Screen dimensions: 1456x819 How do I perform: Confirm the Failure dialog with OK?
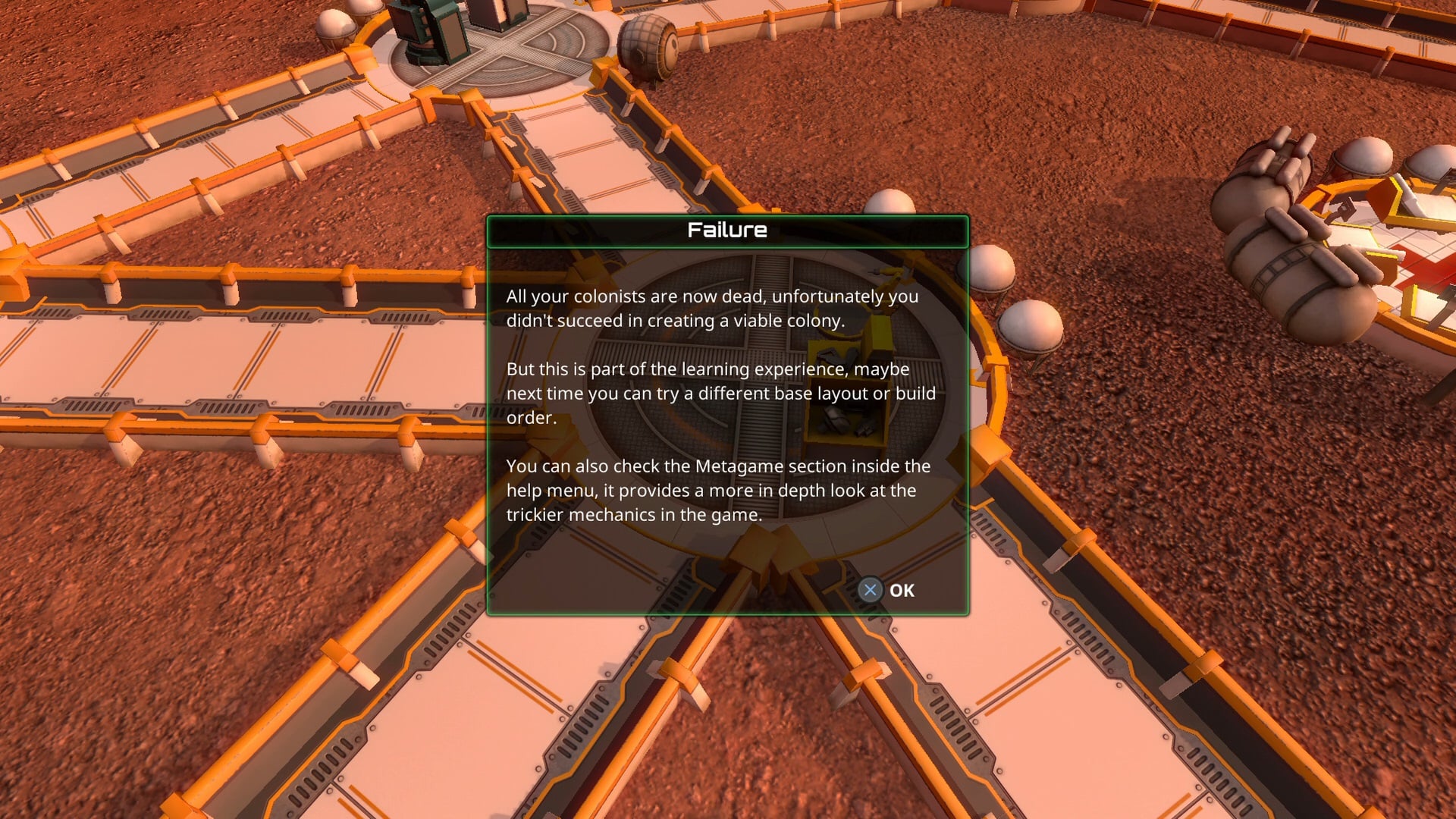[887, 590]
